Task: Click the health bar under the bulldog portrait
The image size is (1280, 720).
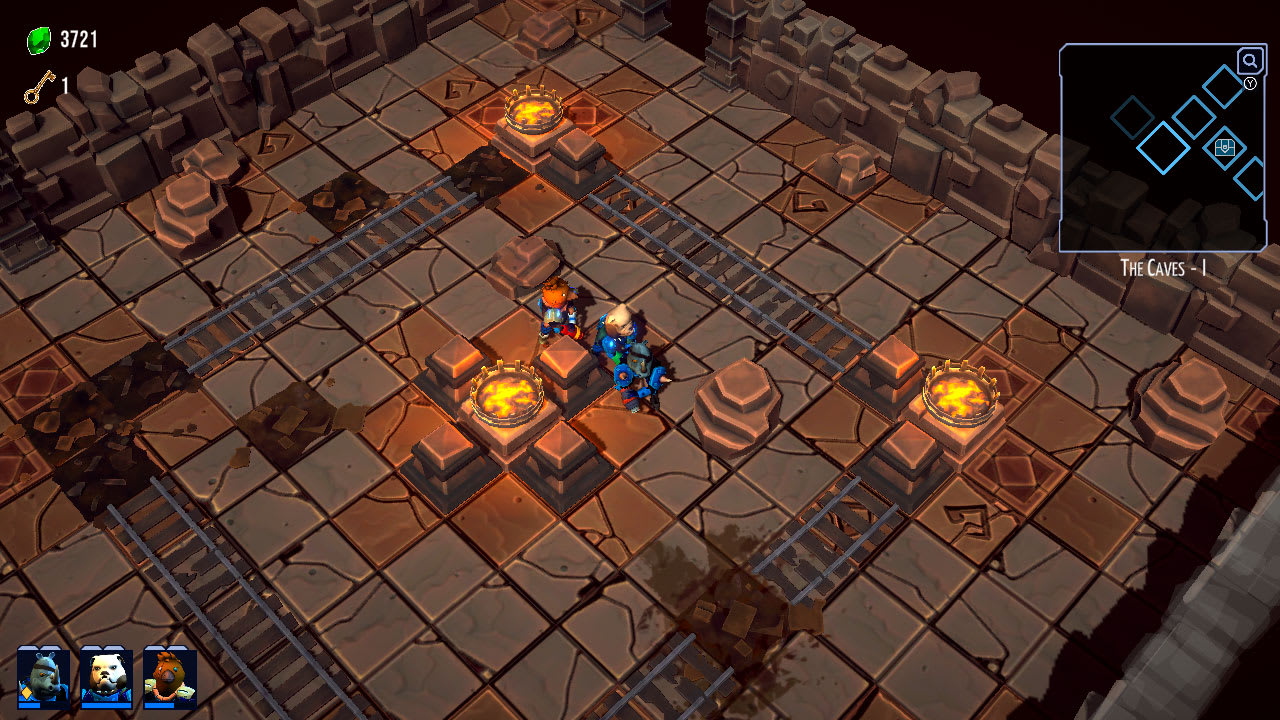Action: (106, 706)
